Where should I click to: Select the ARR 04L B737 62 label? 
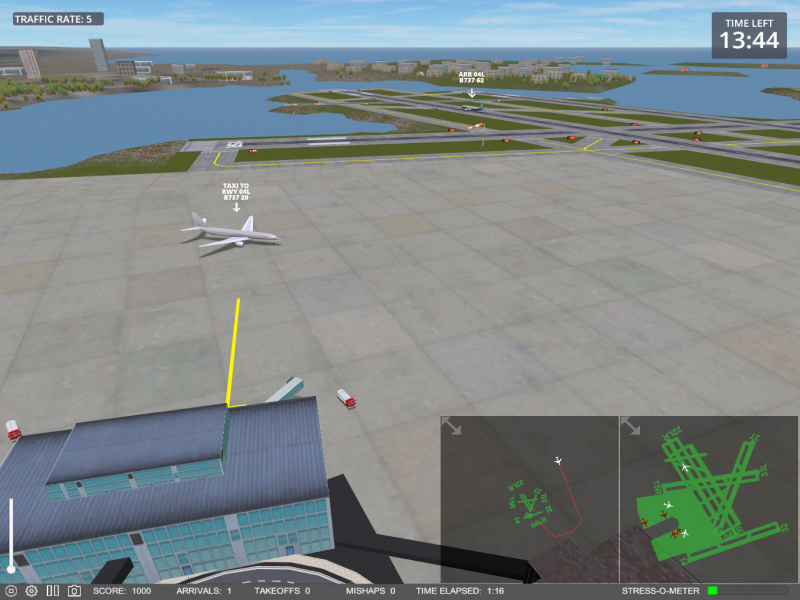(x=471, y=77)
